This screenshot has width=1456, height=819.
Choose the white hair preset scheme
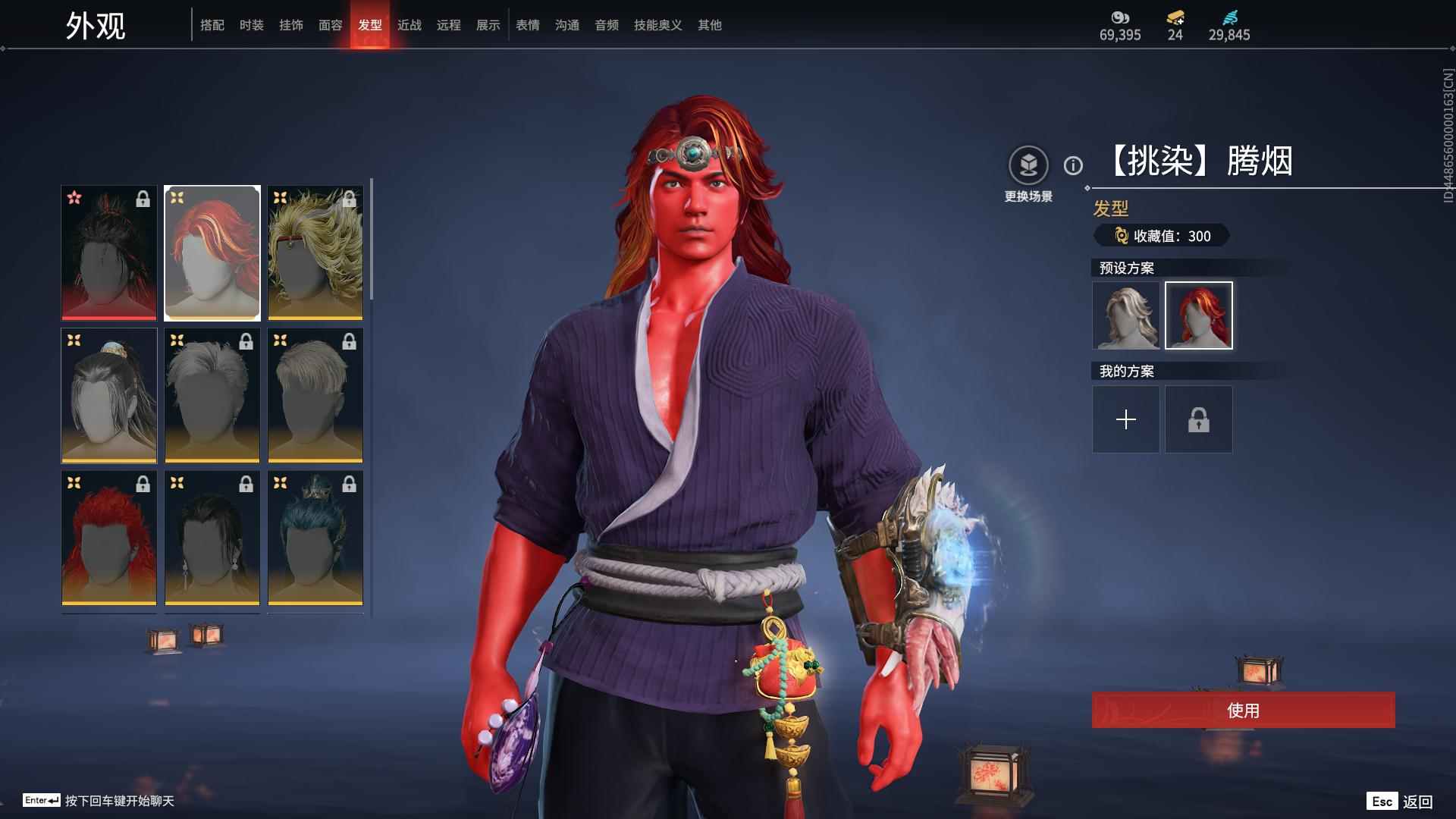click(1125, 315)
